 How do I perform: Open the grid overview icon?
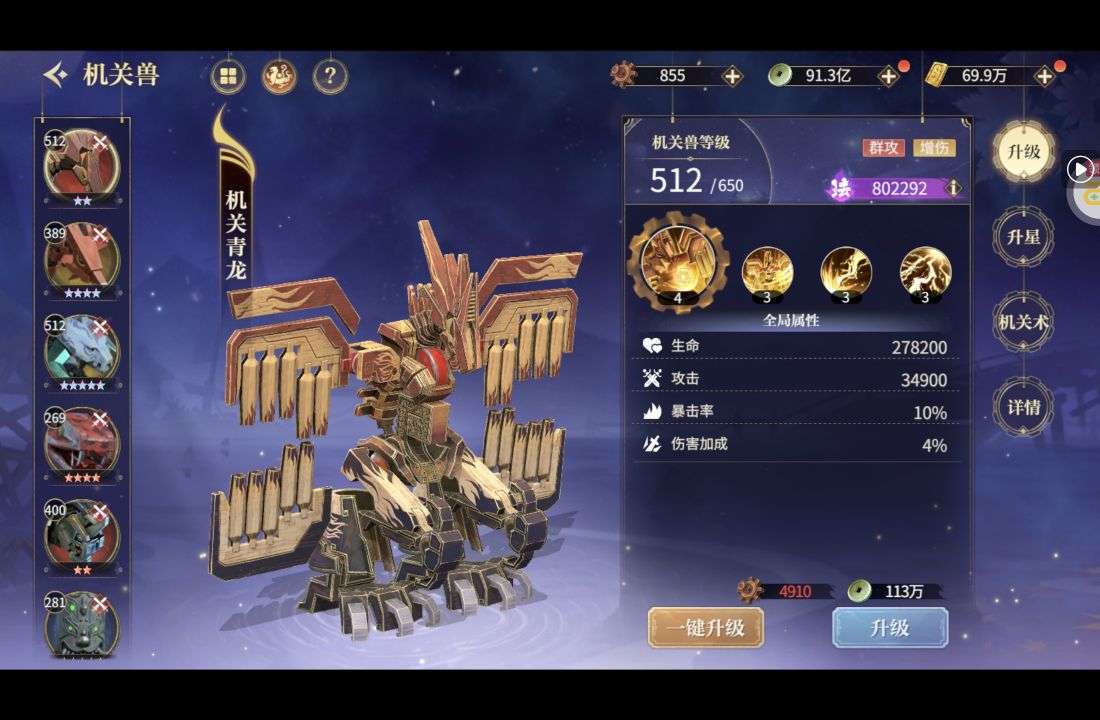coord(229,76)
